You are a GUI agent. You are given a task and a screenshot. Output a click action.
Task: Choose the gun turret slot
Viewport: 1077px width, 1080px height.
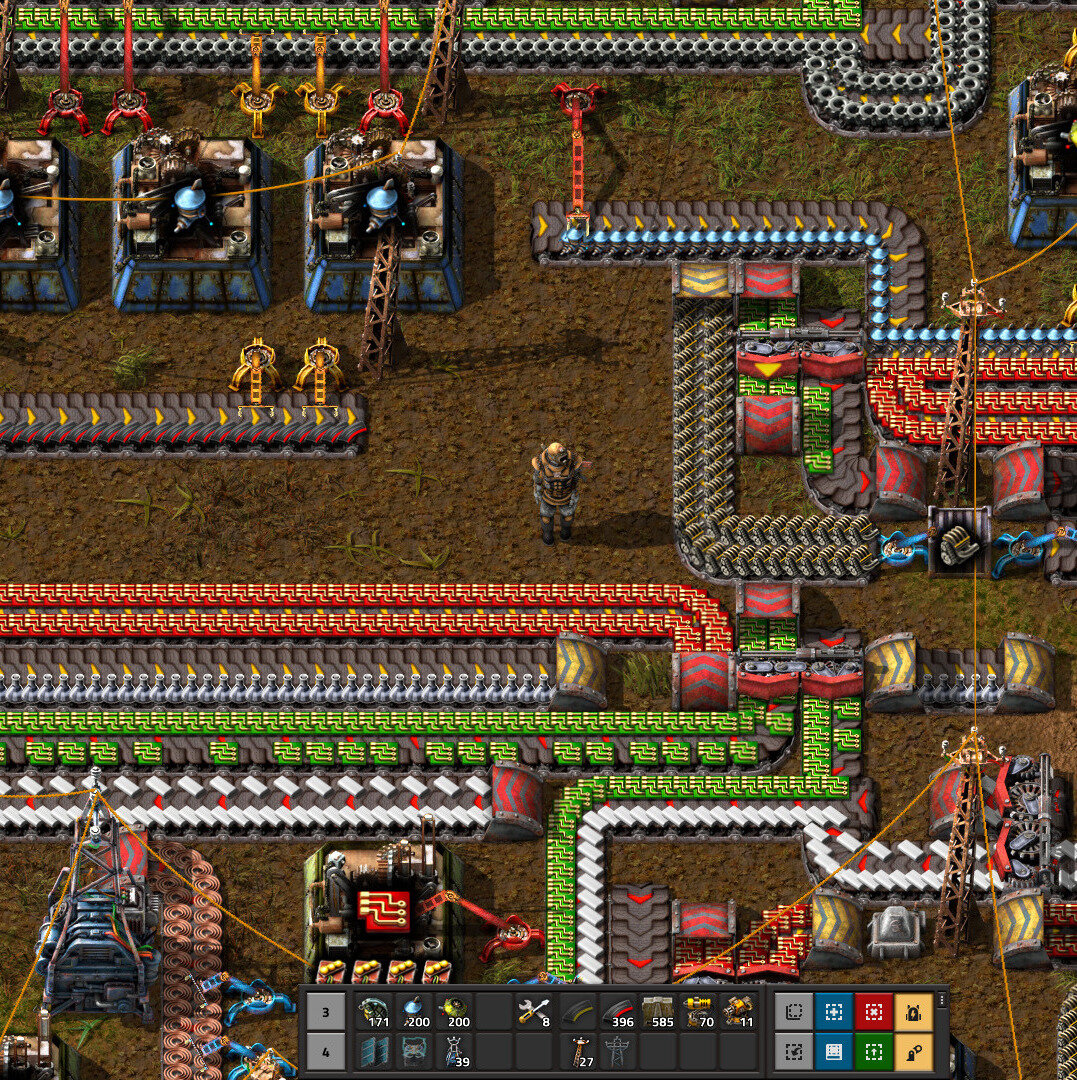[738, 1011]
